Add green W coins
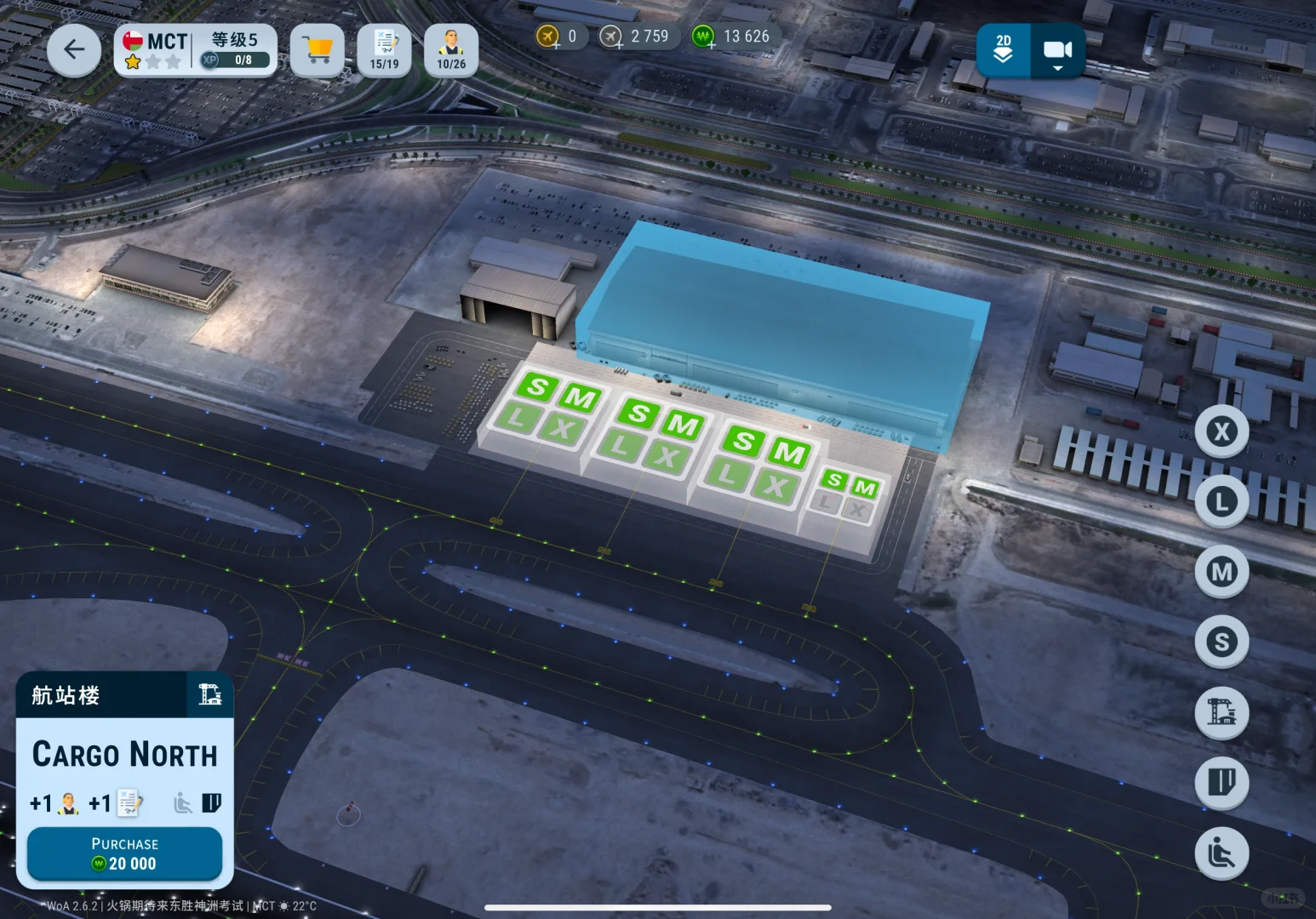 point(703,37)
